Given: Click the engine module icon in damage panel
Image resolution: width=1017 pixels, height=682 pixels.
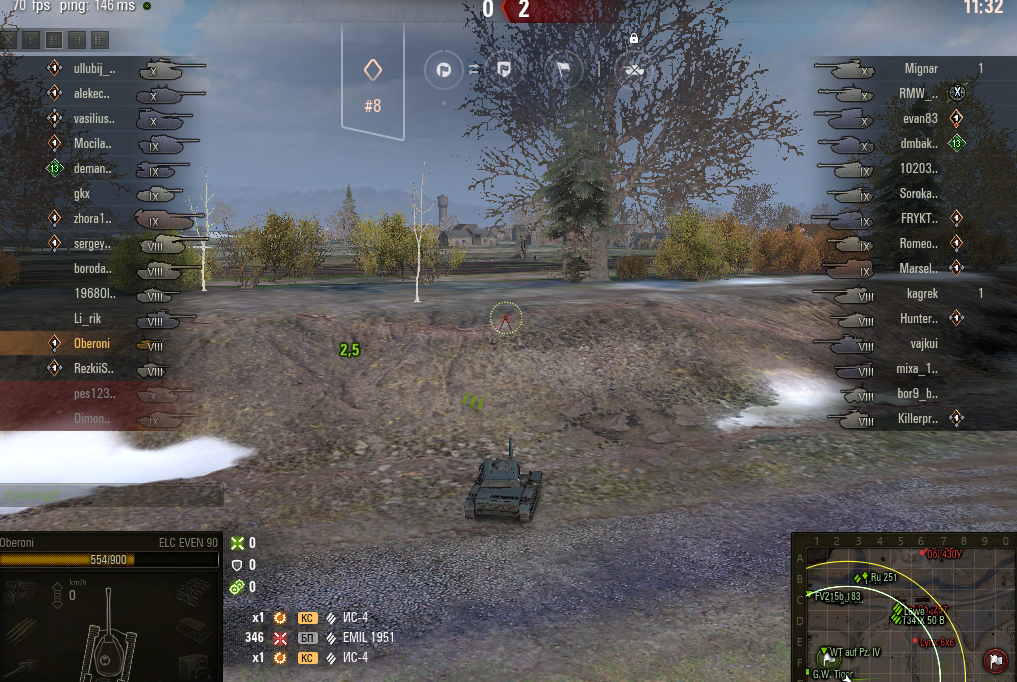Looking at the screenshot, I should tap(21, 591).
